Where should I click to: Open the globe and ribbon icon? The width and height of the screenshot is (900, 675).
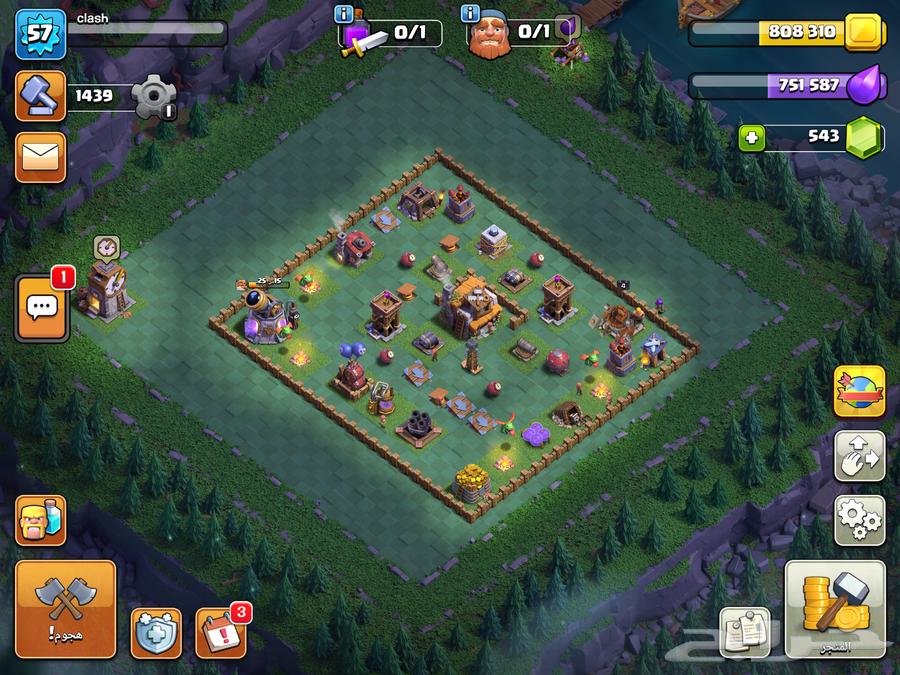pyautogui.click(x=860, y=392)
